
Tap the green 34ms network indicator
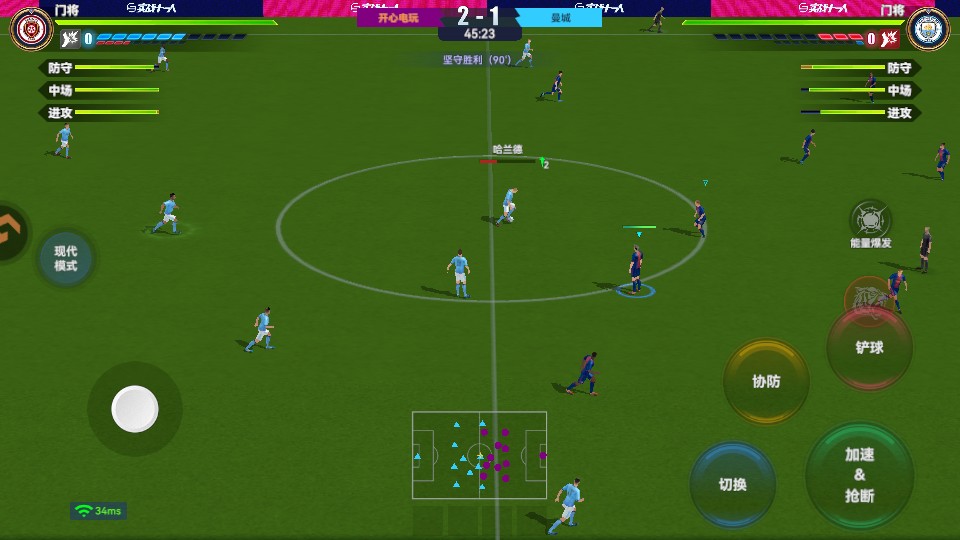coord(98,511)
